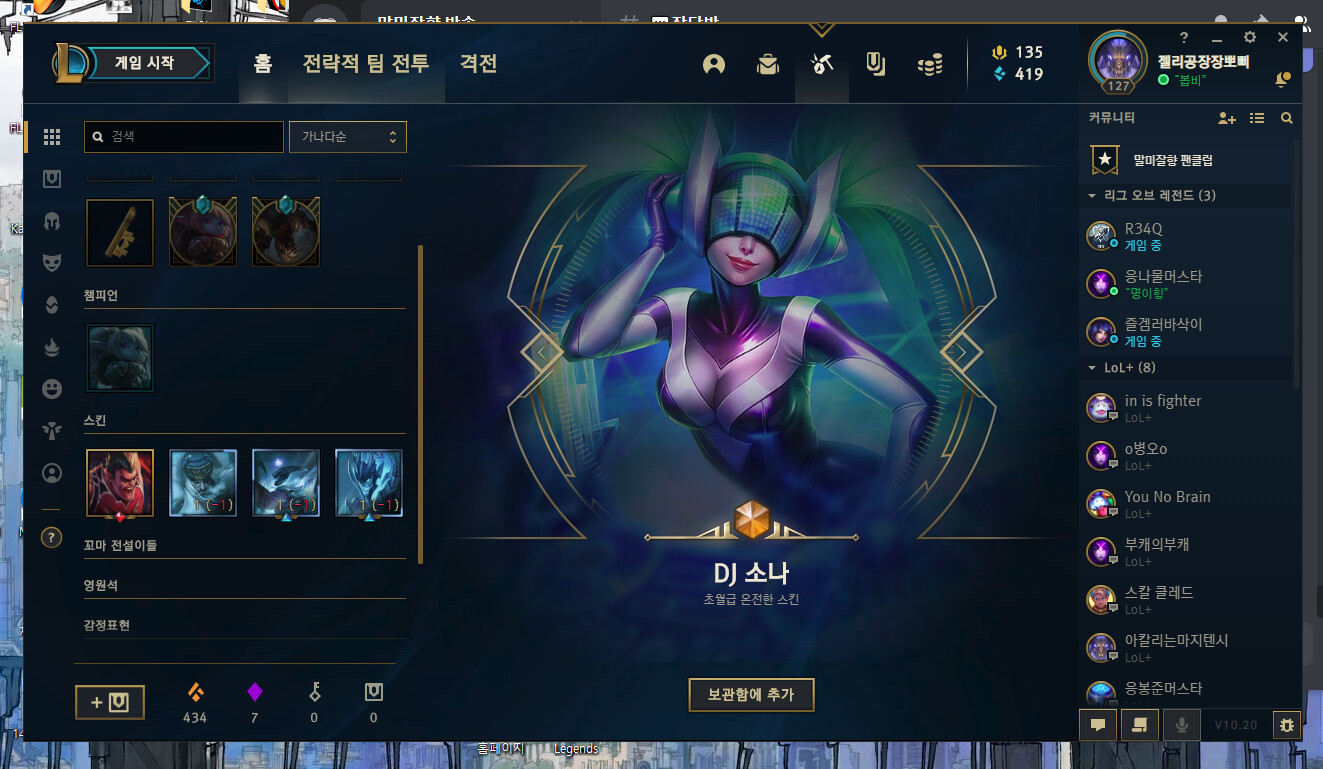Image resolution: width=1323 pixels, height=769 pixels.
Task: Toggle the microphone button at bottom right
Action: point(1182,725)
